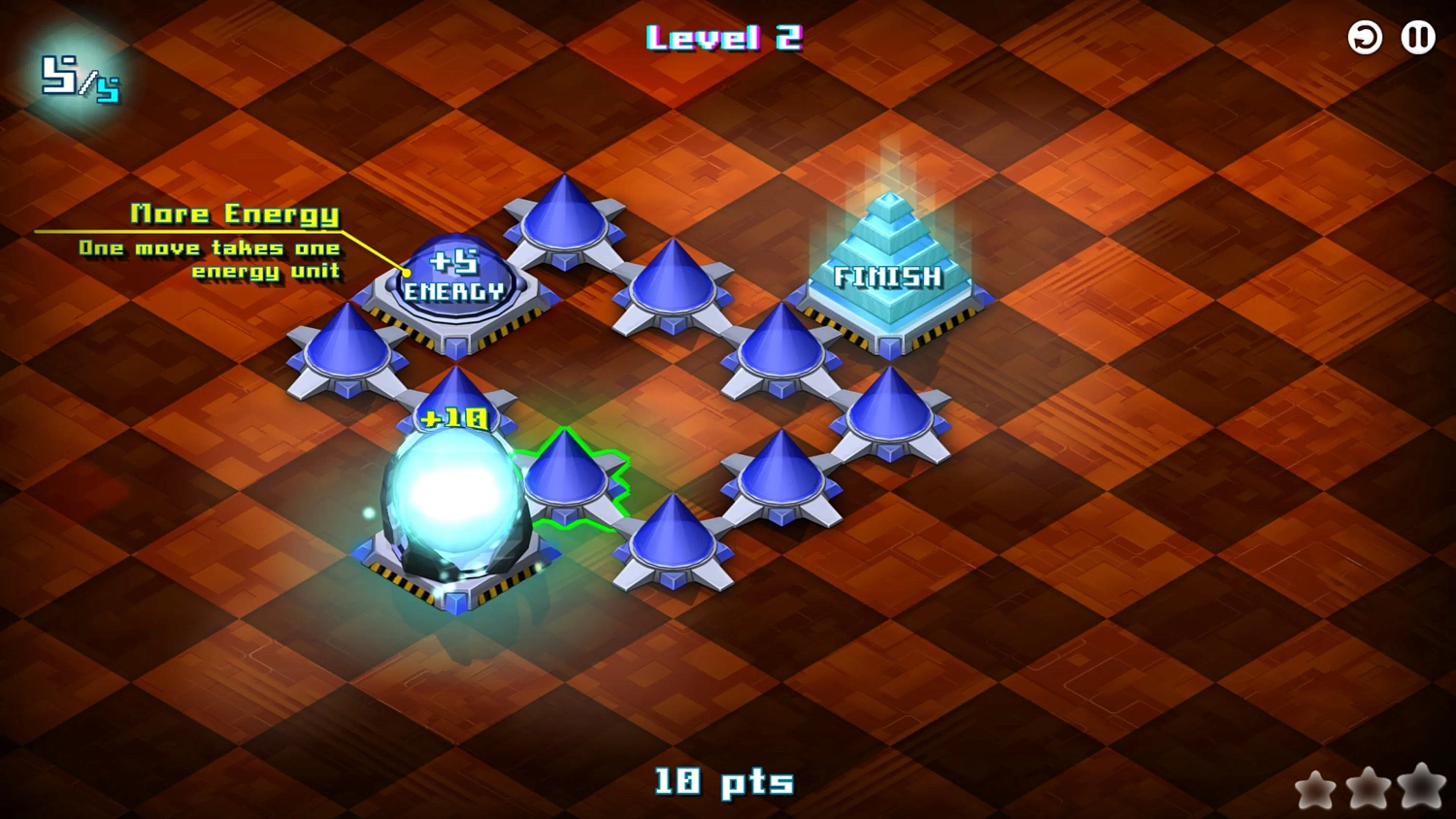The image size is (1456, 819).
Task: Select the spike tile right of the Finish pyramid
Action: coord(891,412)
